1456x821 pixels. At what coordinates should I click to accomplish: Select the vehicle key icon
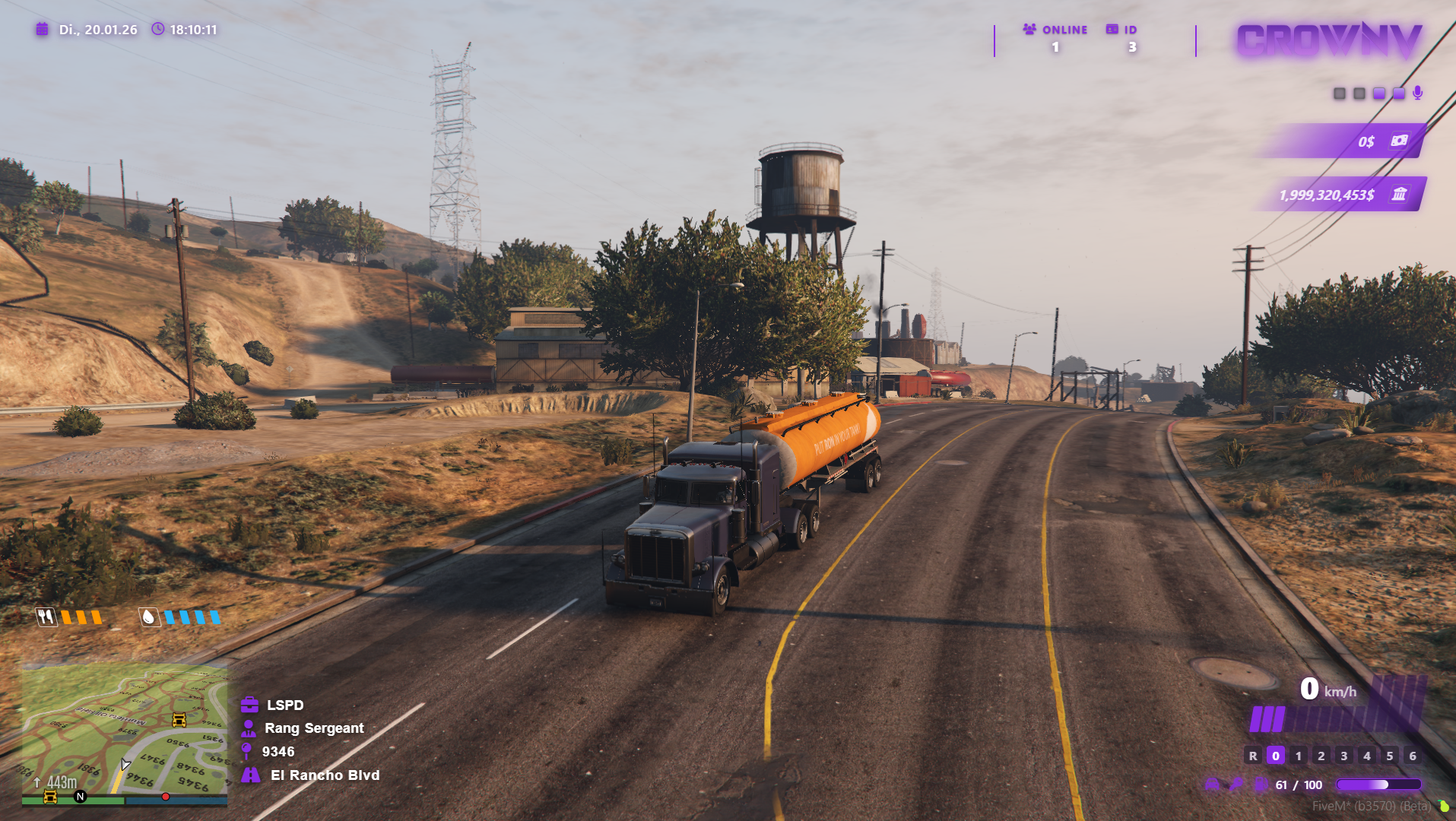pos(1236,785)
